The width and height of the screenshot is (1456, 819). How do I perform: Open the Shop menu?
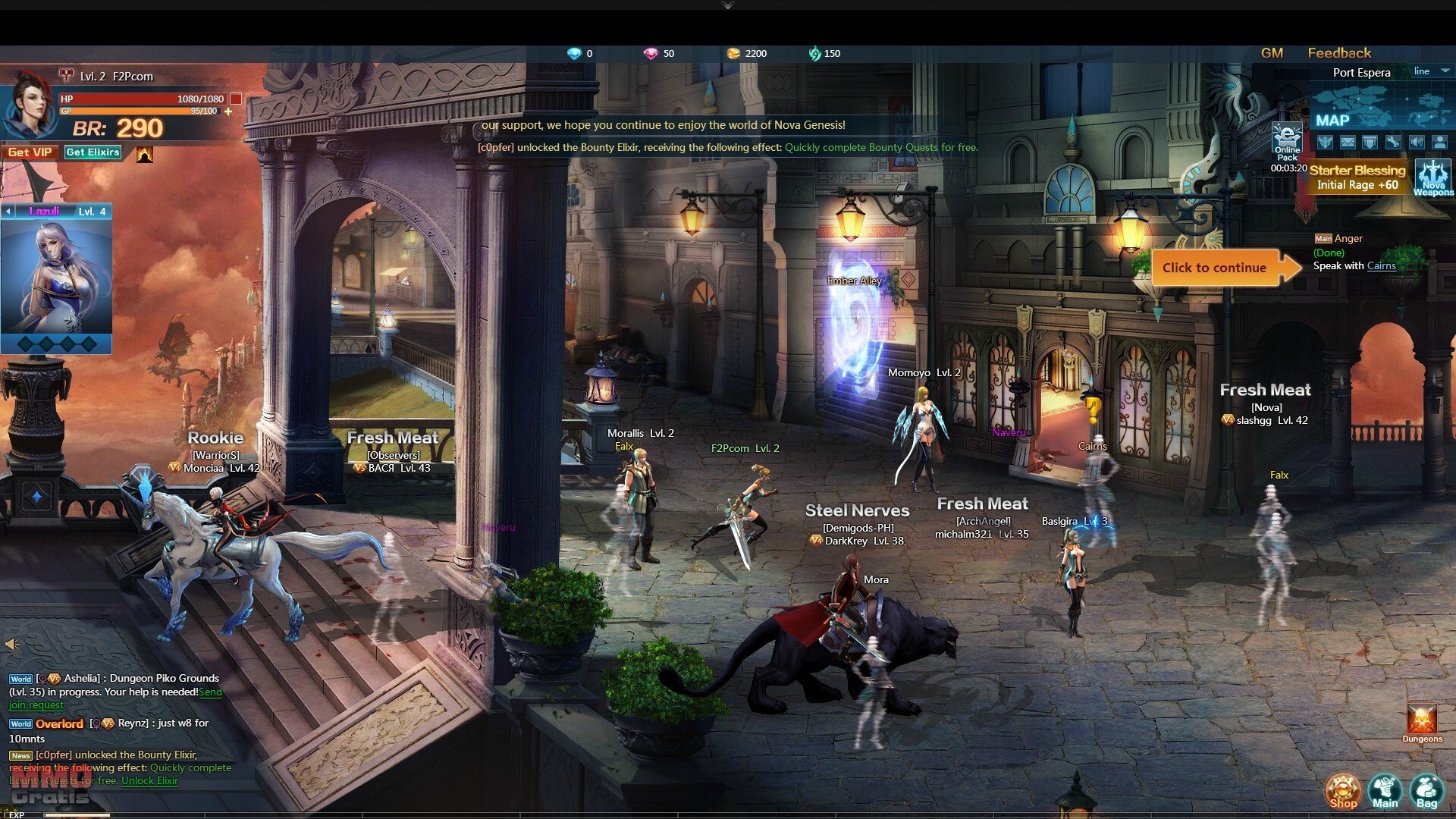coord(1342,791)
